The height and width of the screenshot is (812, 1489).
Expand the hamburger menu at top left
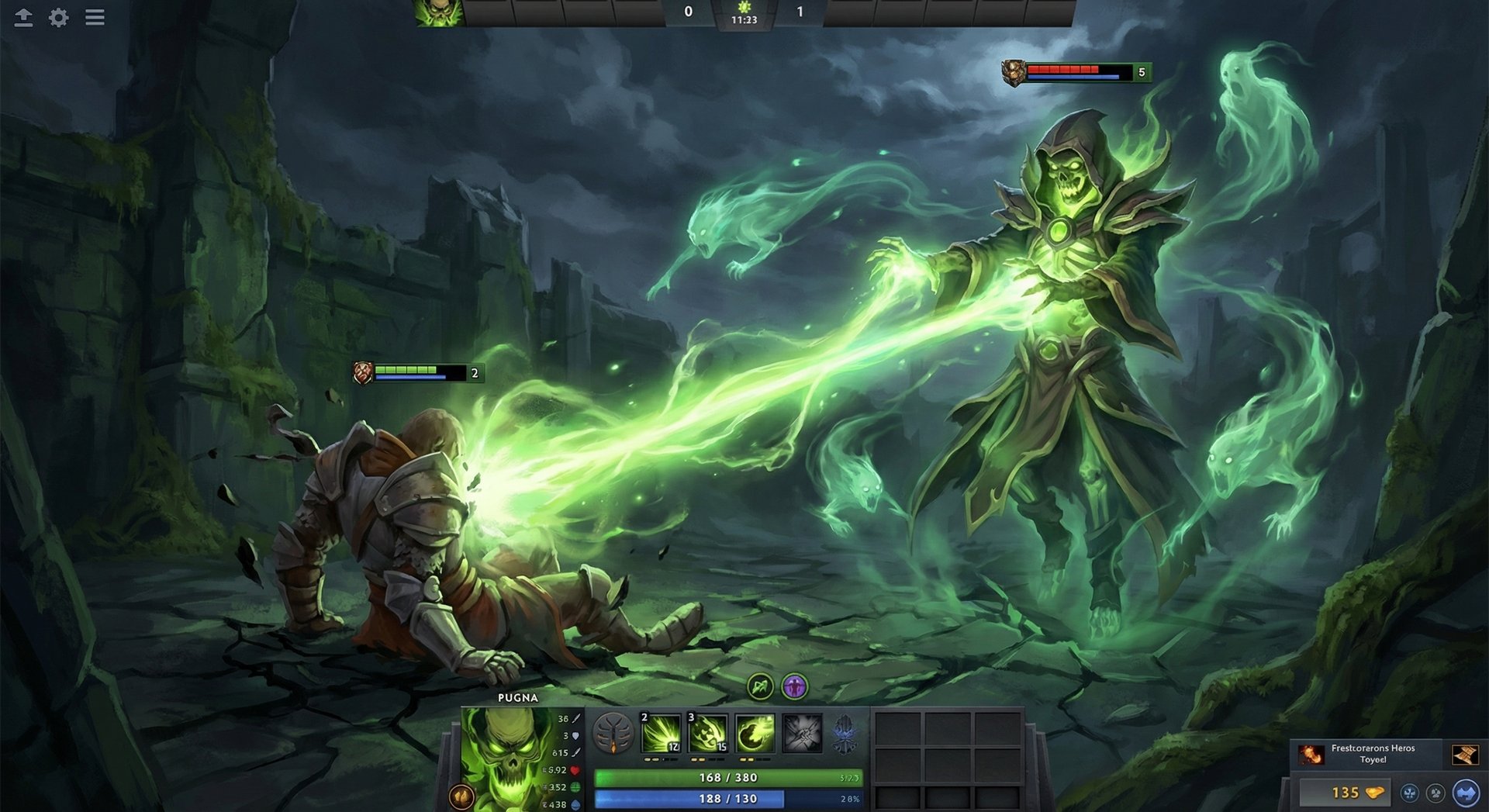95,18
